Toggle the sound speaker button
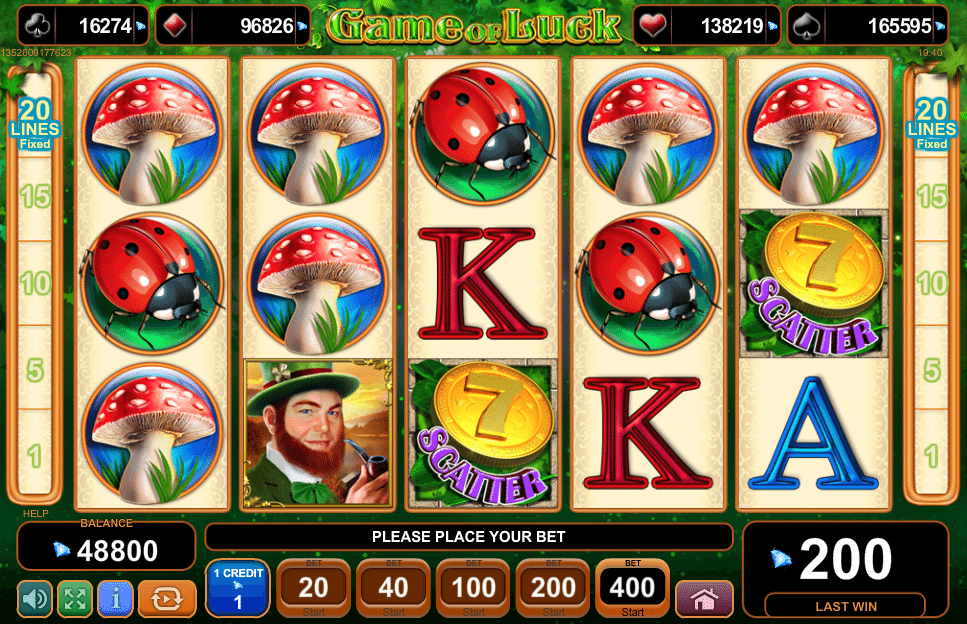The width and height of the screenshot is (967, 624). pos(34,599)
